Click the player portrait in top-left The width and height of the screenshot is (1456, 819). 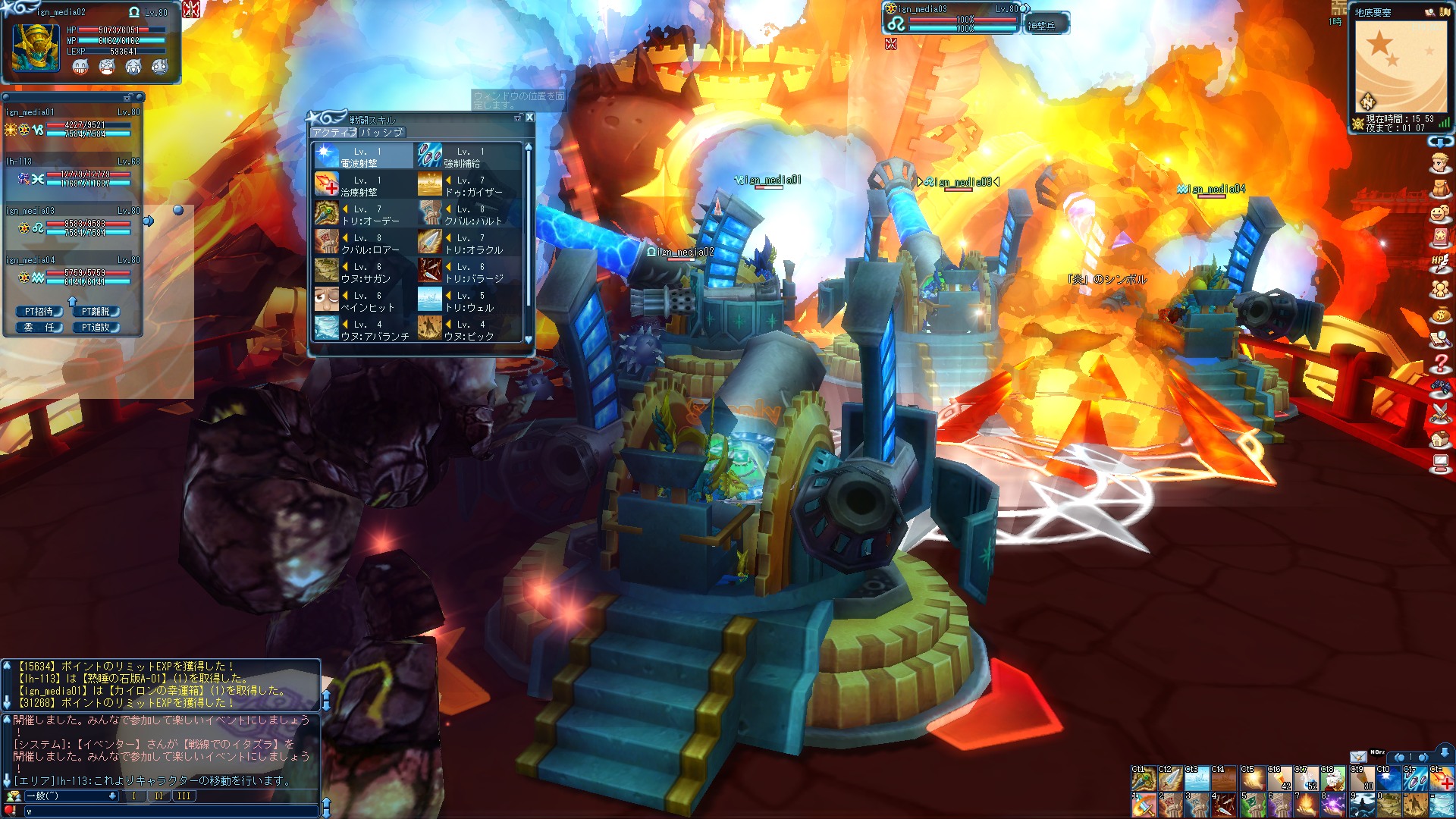click(36, 47)
